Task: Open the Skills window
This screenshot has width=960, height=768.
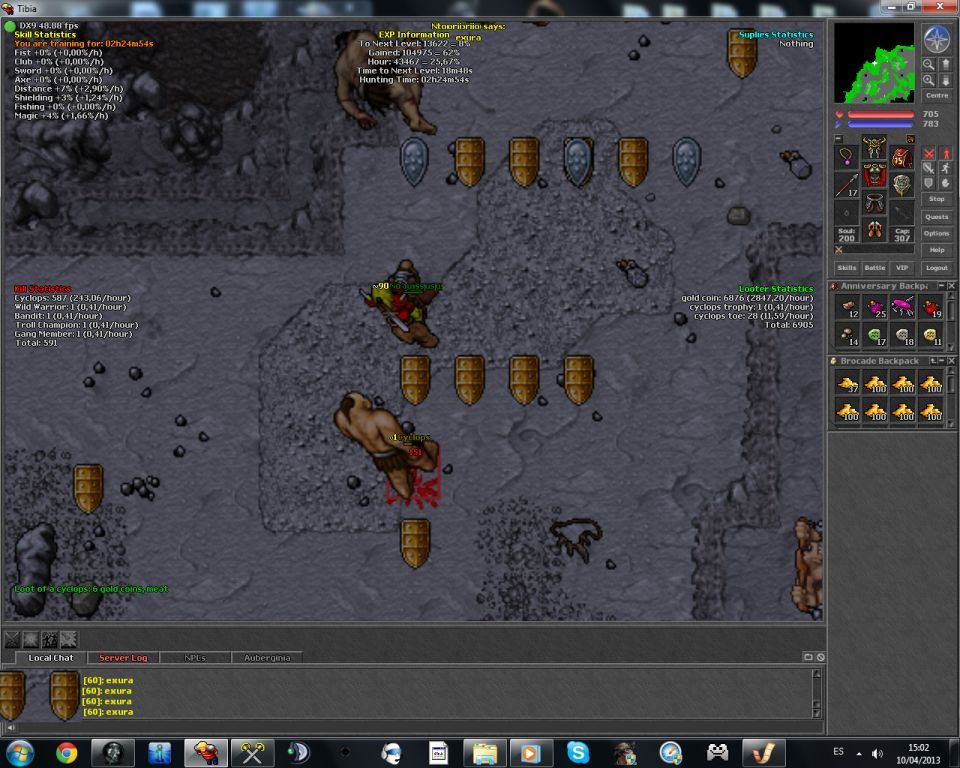Action: 847,268
